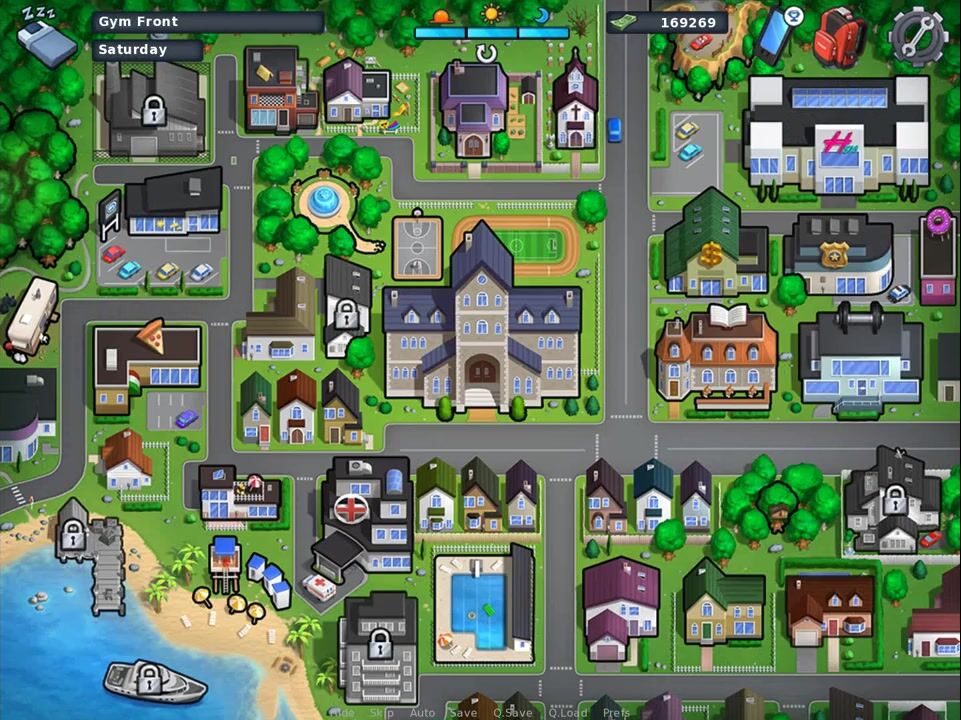Go to the gym with the dumbbell sign
The width and height of the screenshot is (961, 720).
tap(860, 355)
